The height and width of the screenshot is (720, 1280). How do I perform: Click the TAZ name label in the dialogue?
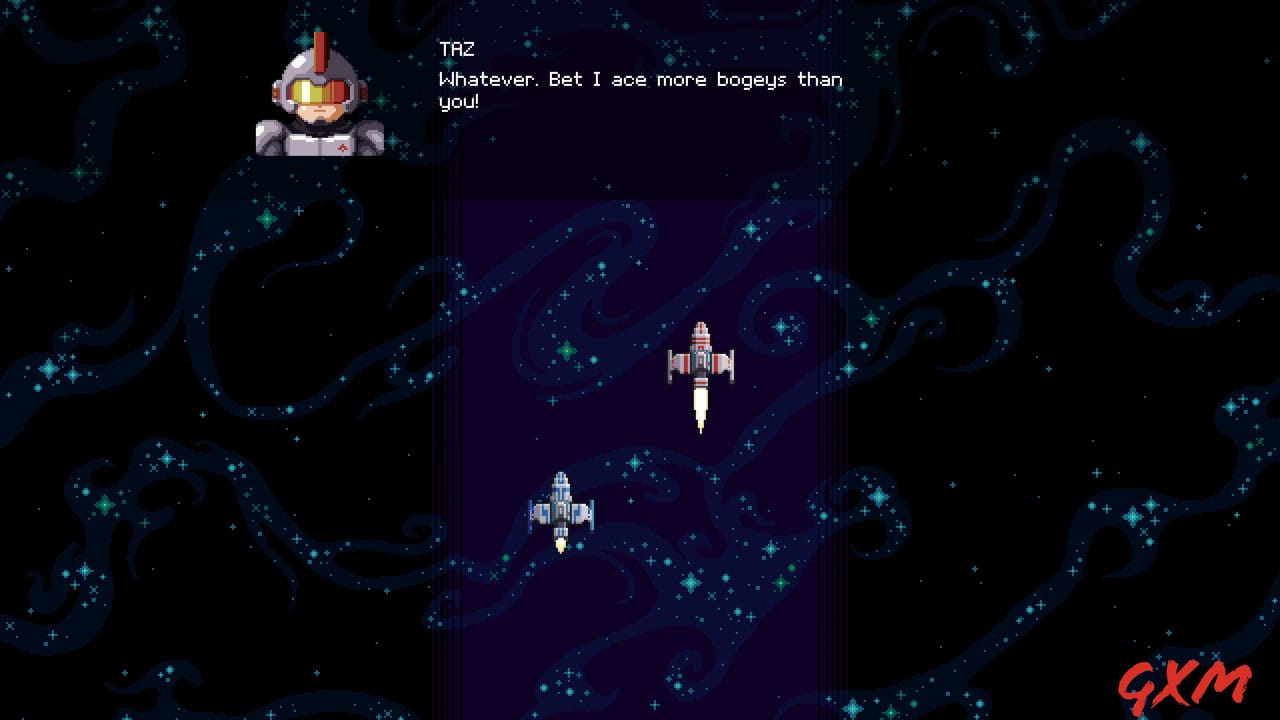[x=455, y=48]
